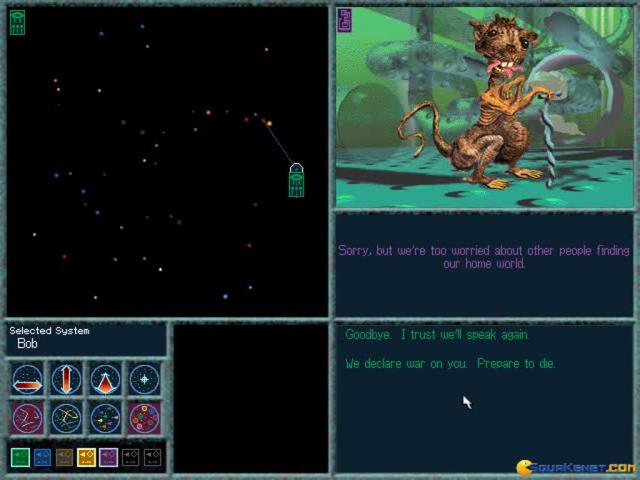Activate the red cone zoom icon
This screenshot has width=640, height=480.
(105, 380)
